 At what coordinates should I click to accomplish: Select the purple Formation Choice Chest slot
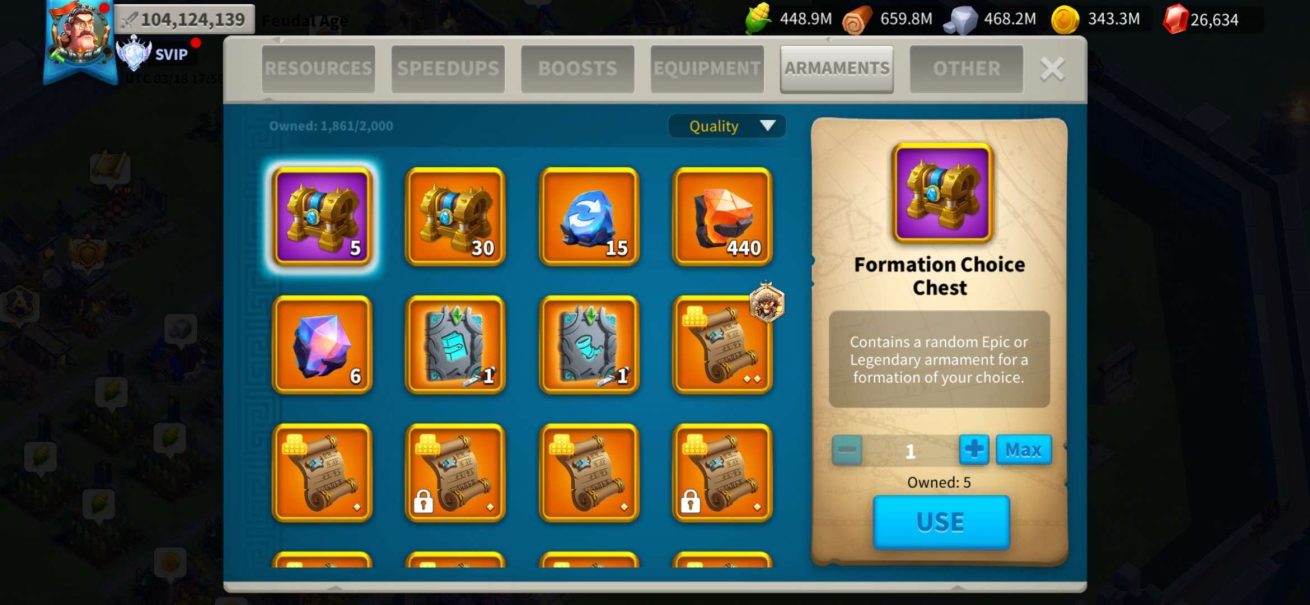click(322, 216)
